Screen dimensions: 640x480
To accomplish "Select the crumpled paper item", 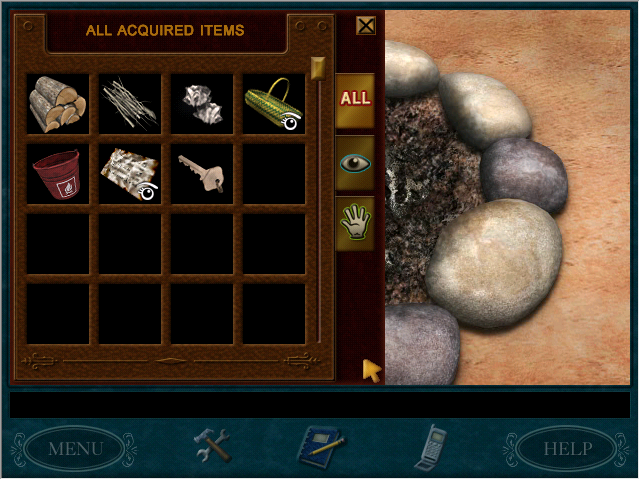I will click(202, 102).
